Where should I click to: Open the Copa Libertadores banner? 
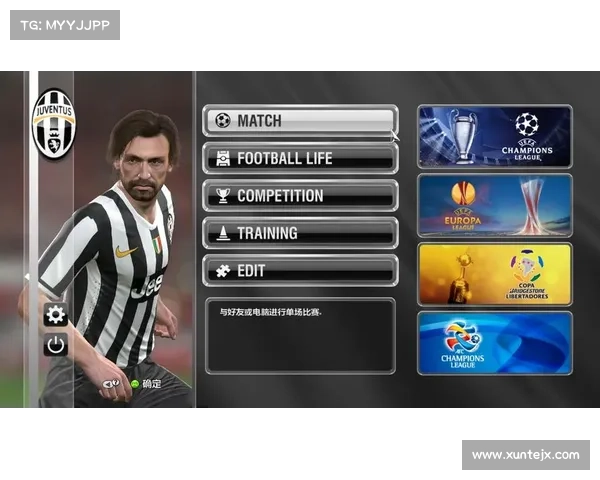coord(495,274)
